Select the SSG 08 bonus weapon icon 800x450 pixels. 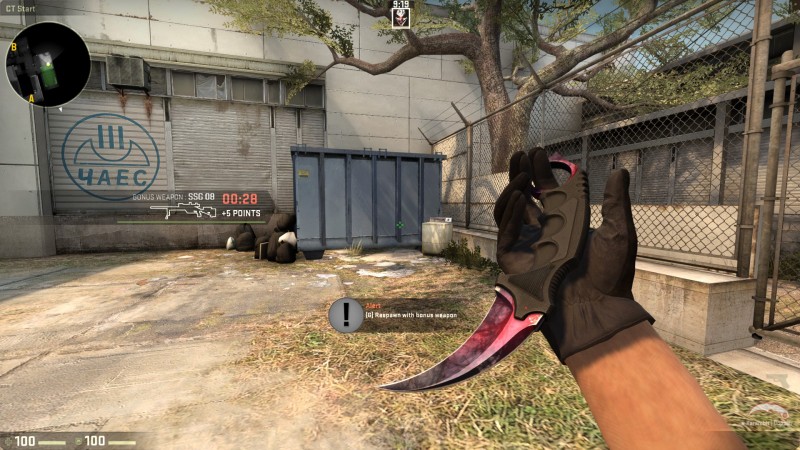click(x=182, y=211)
